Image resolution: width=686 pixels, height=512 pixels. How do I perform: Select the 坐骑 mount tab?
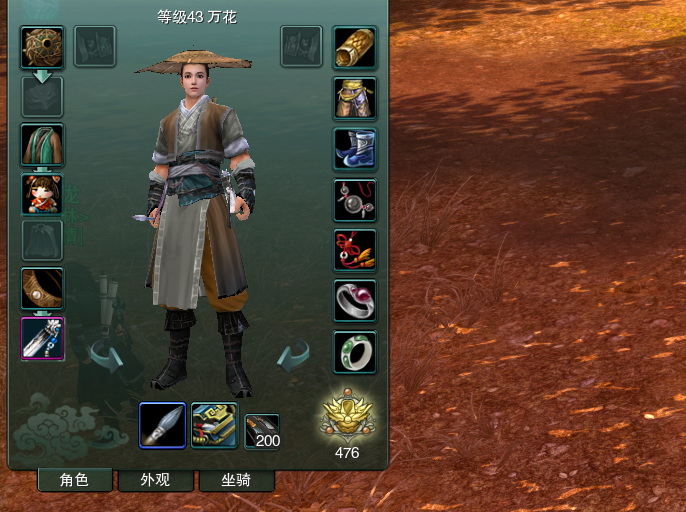(236, 480)
